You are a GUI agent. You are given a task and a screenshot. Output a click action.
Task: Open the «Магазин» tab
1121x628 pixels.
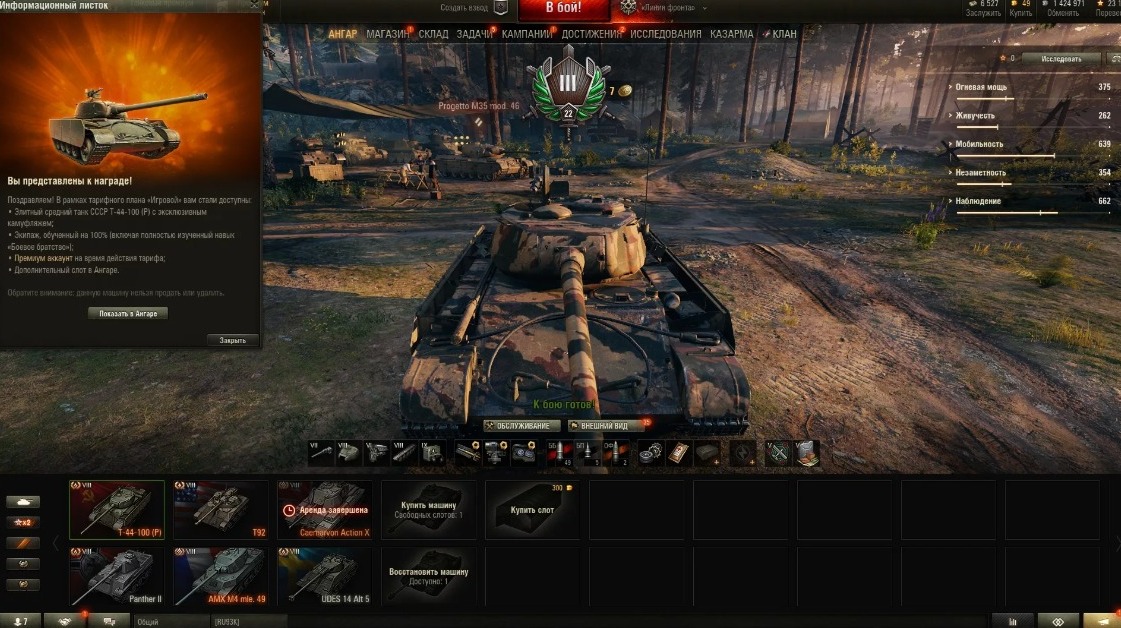[387, 34]
